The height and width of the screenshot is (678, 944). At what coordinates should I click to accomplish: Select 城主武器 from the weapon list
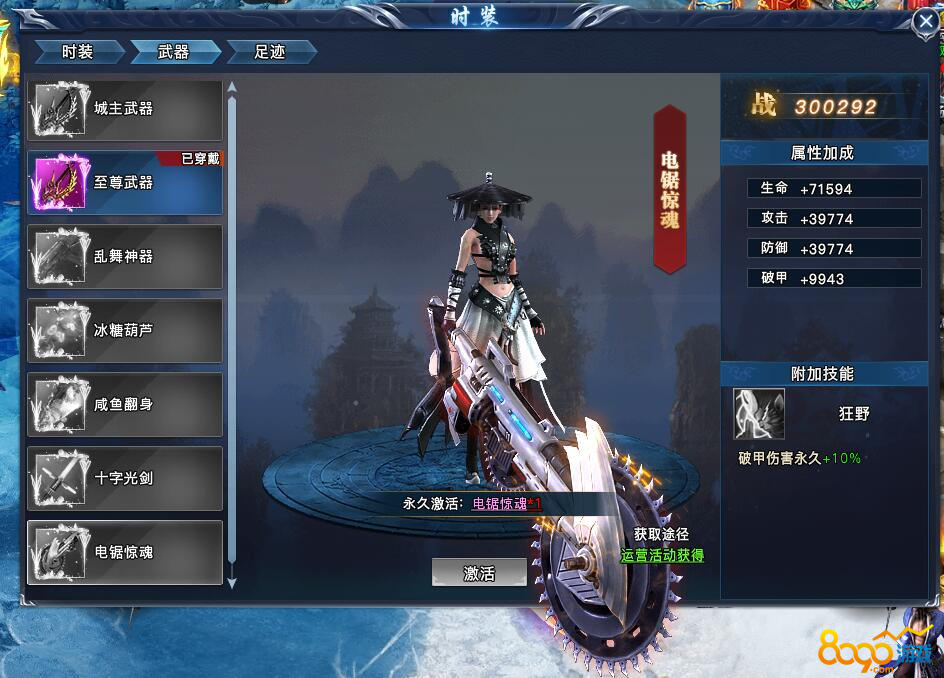pos(125,109)
